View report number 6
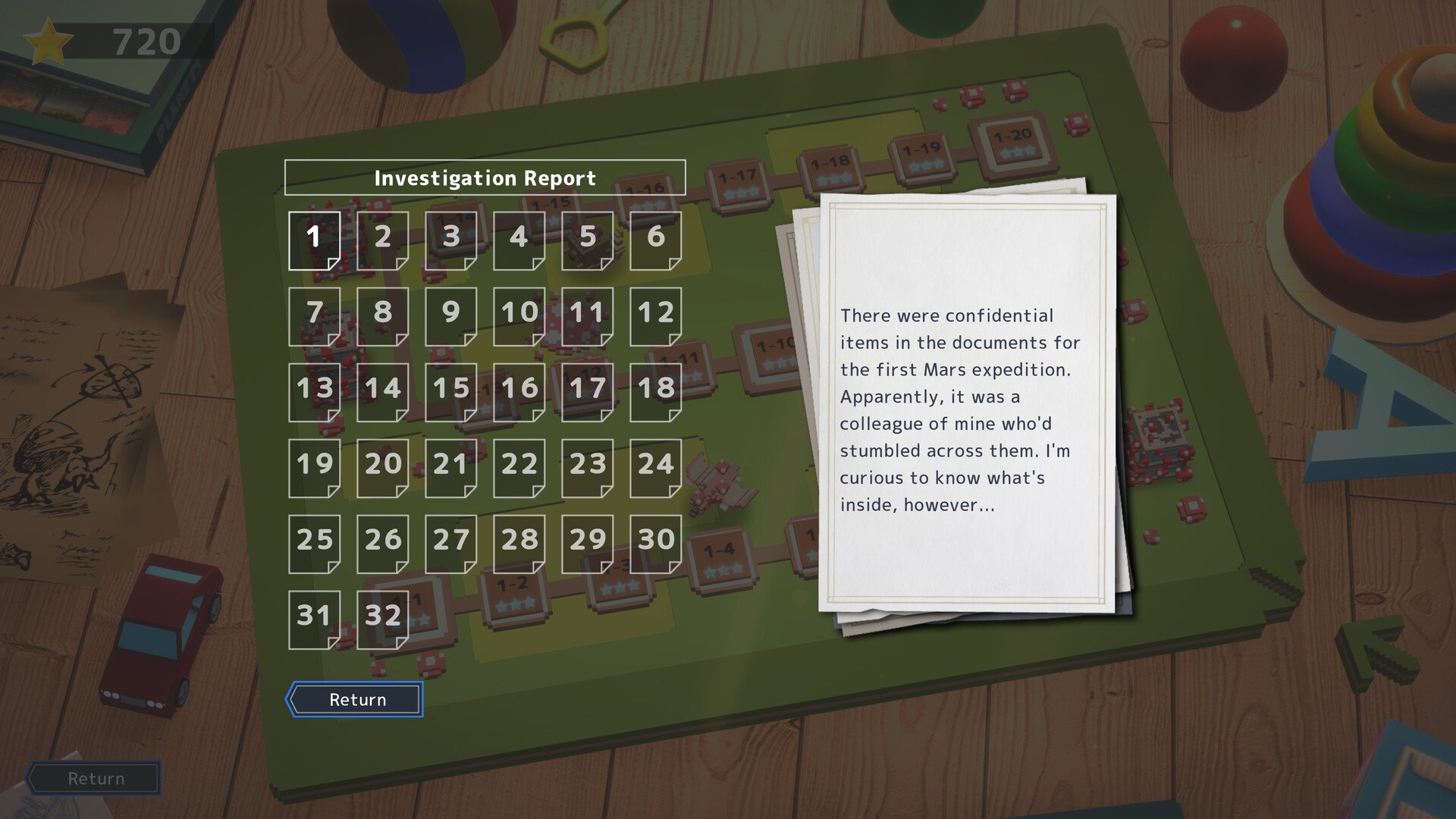1456x819 pixels. (x=655, y=240)
